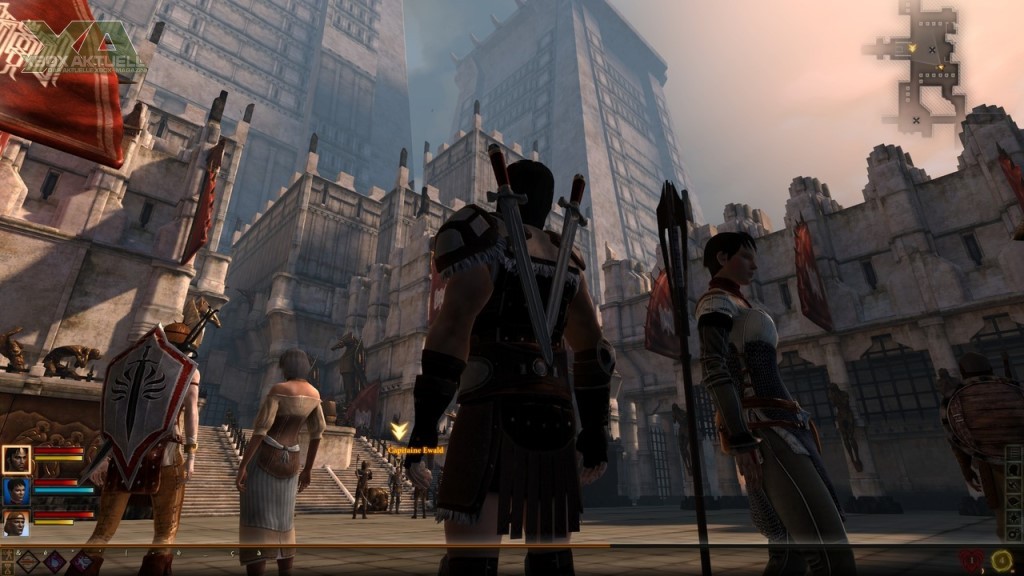Screen dimensions: 1024x576
Task: Activate the orange diamond ability in the hotbar
Action: pos(29,562)
